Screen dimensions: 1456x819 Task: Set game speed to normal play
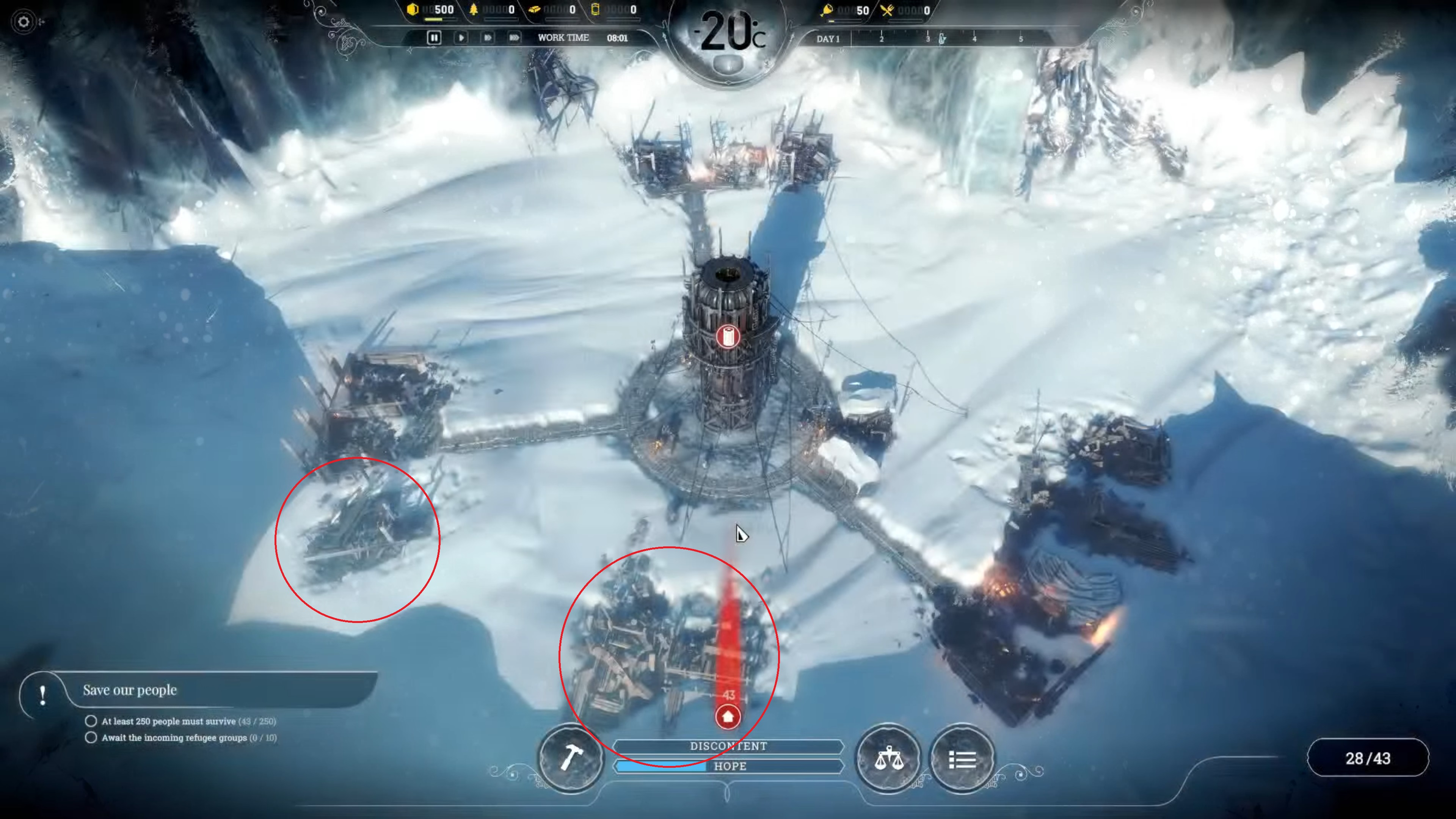(461, 38)
